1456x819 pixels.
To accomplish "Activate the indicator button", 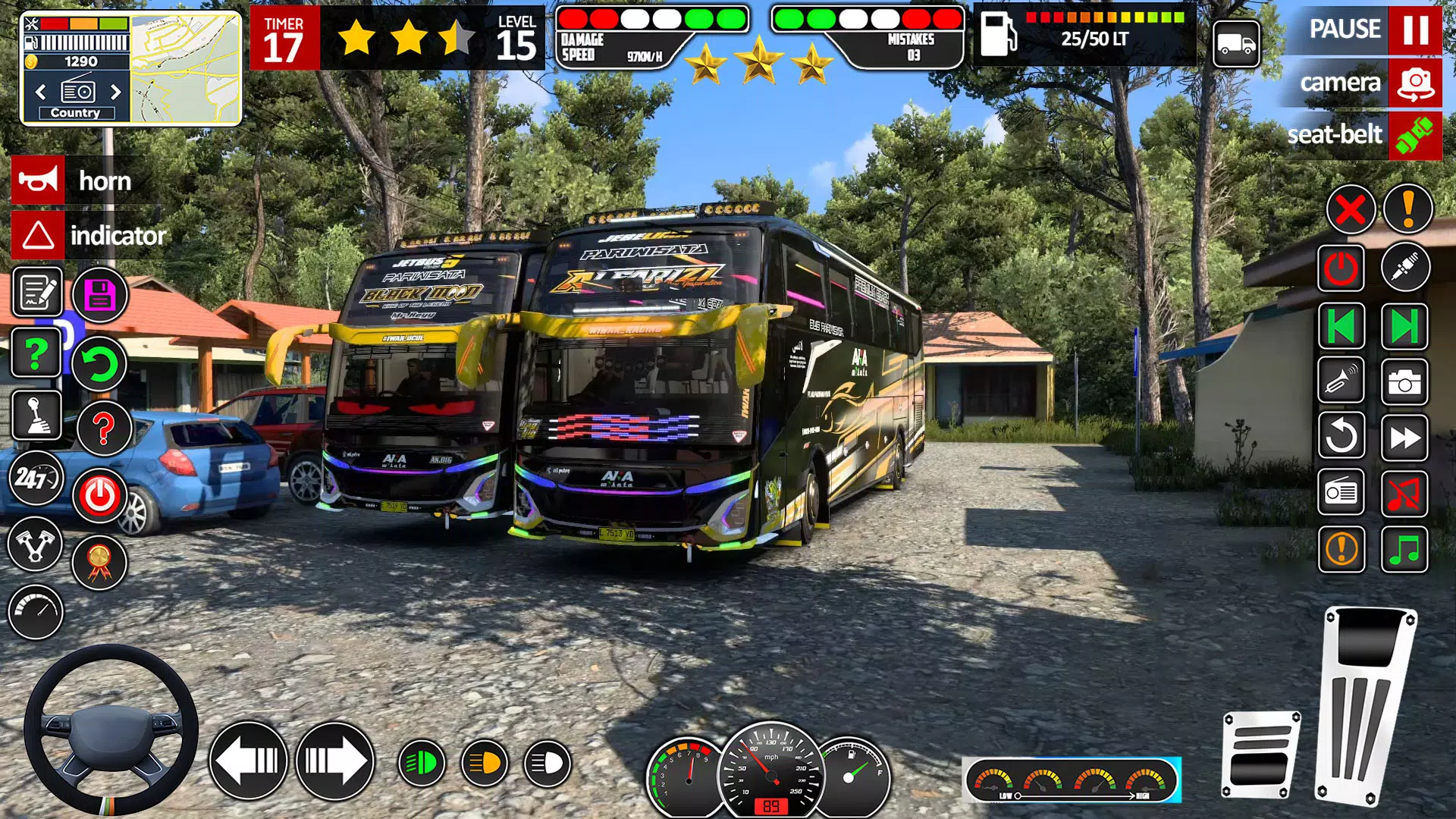I will pos(91,236).
